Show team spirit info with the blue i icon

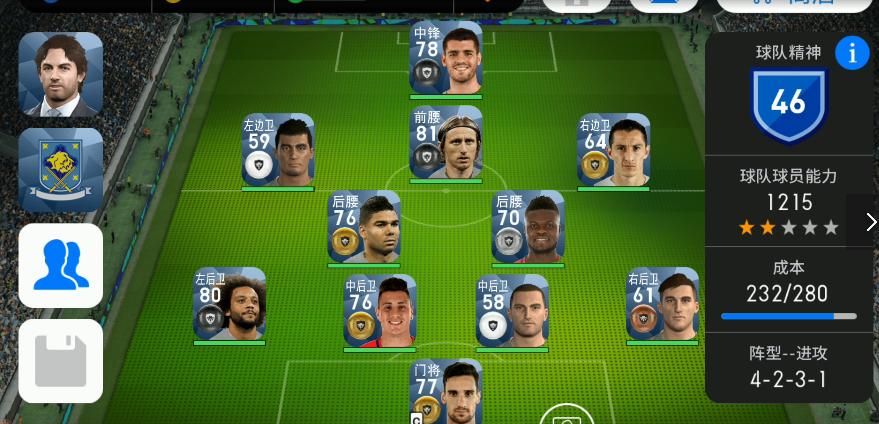(852, 54)
